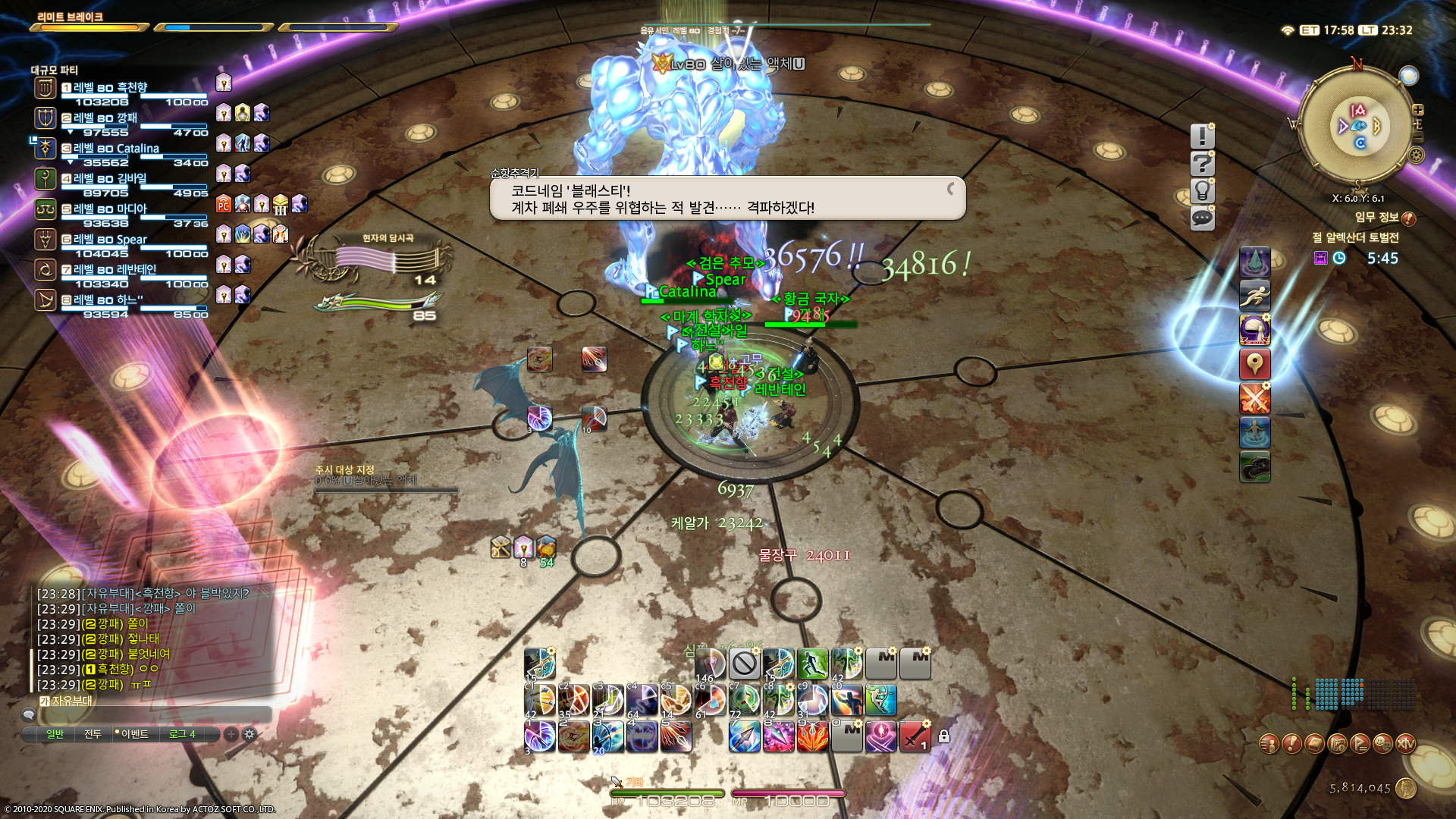The image size is (1456, 819).
Task: Open the Emotes smiley-face icon in system menu
Action: (x=1382, y=745)
